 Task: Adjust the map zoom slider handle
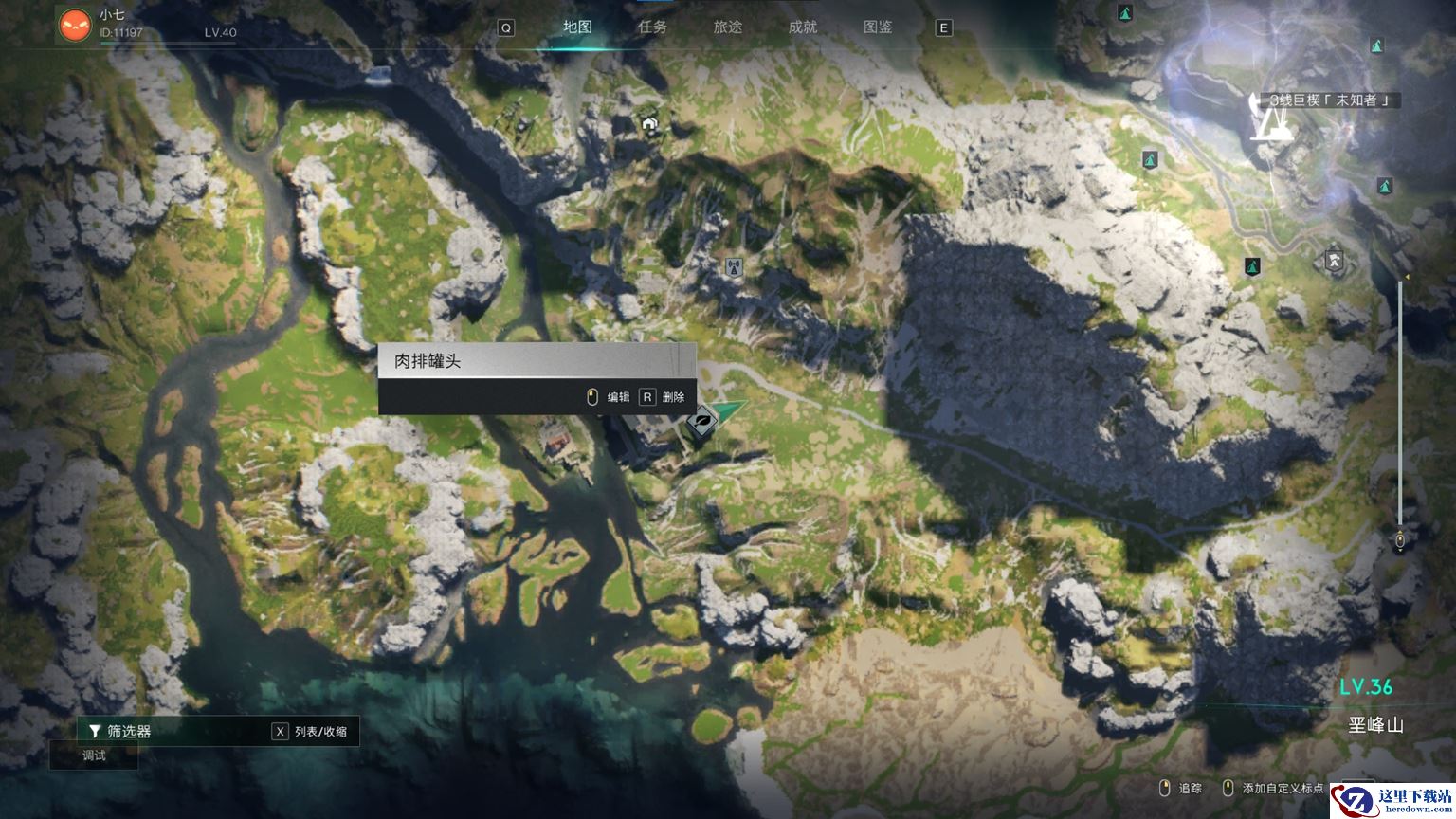[x=1400, y=539]
